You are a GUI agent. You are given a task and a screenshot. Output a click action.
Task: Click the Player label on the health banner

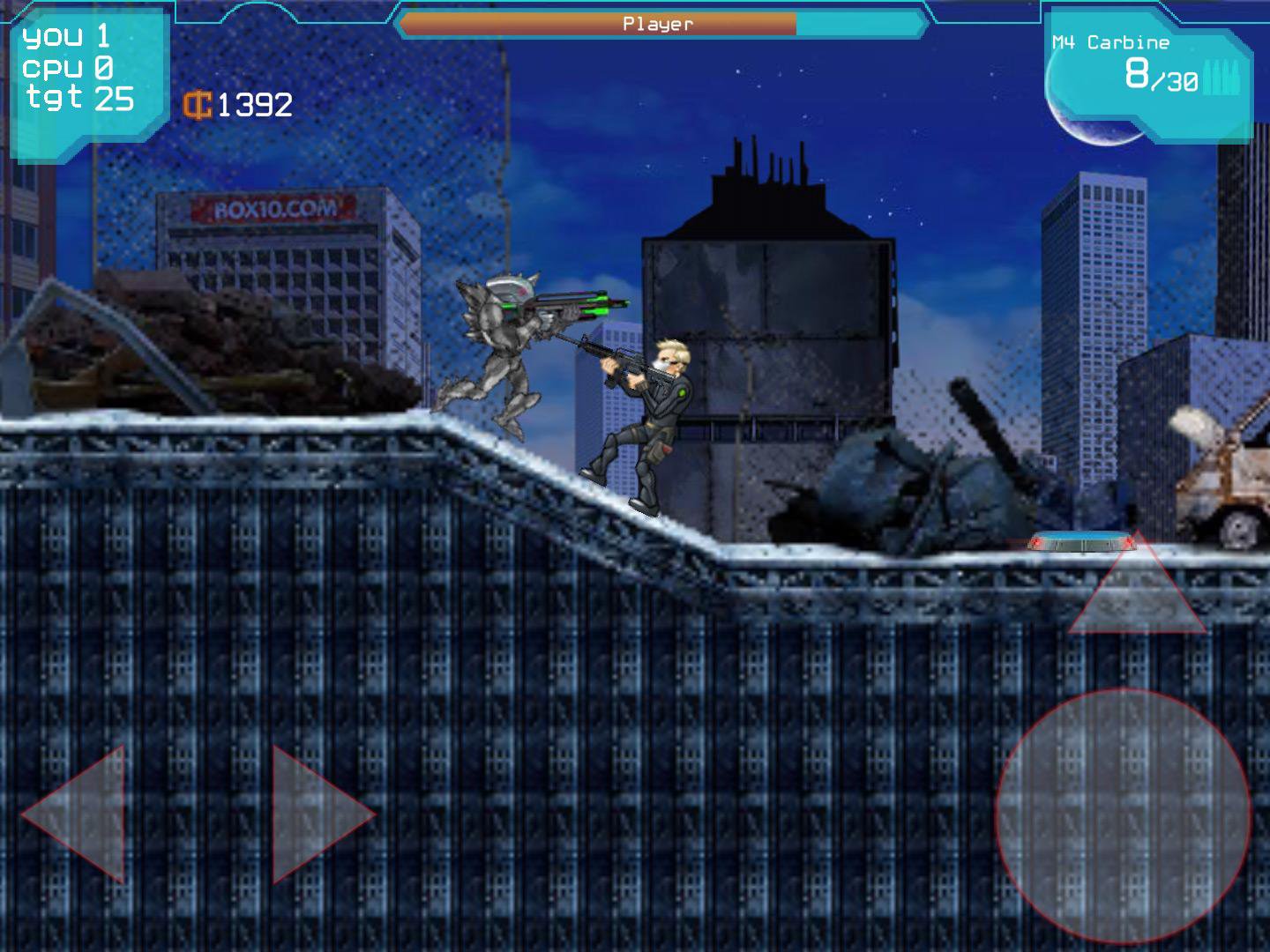coord(657,24)
